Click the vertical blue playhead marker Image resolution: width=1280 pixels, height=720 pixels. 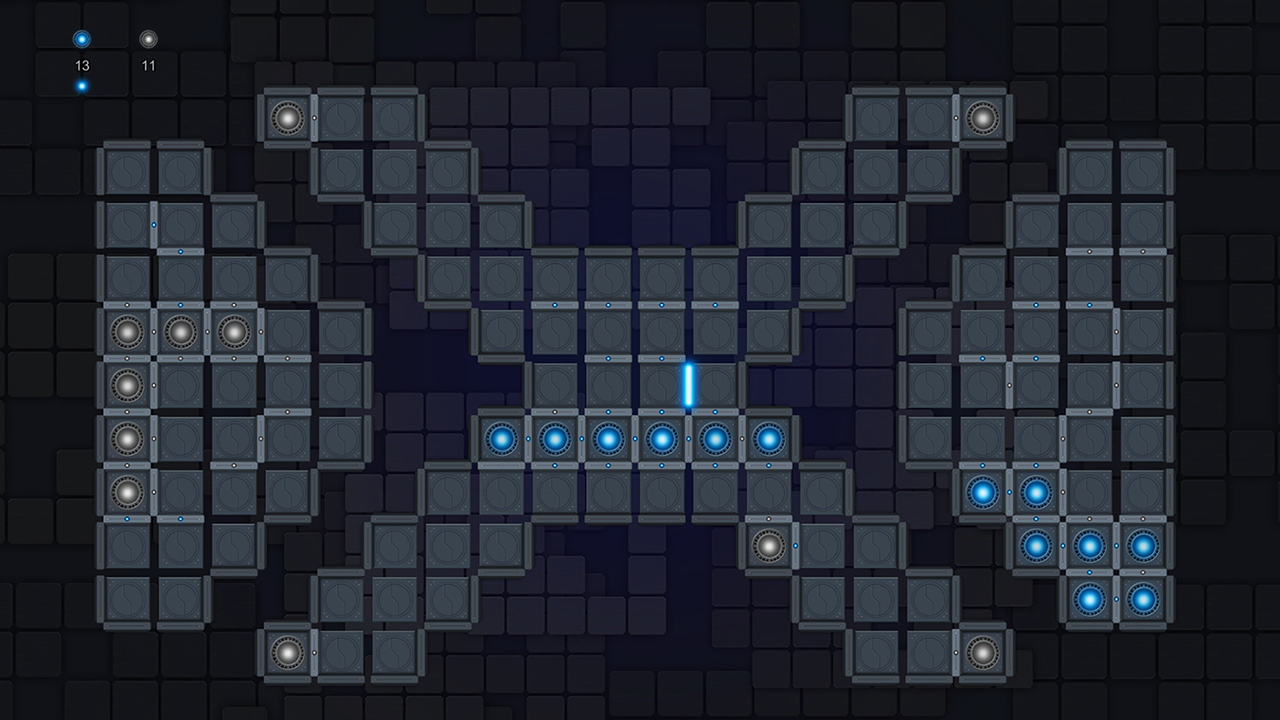coord(688,385)
